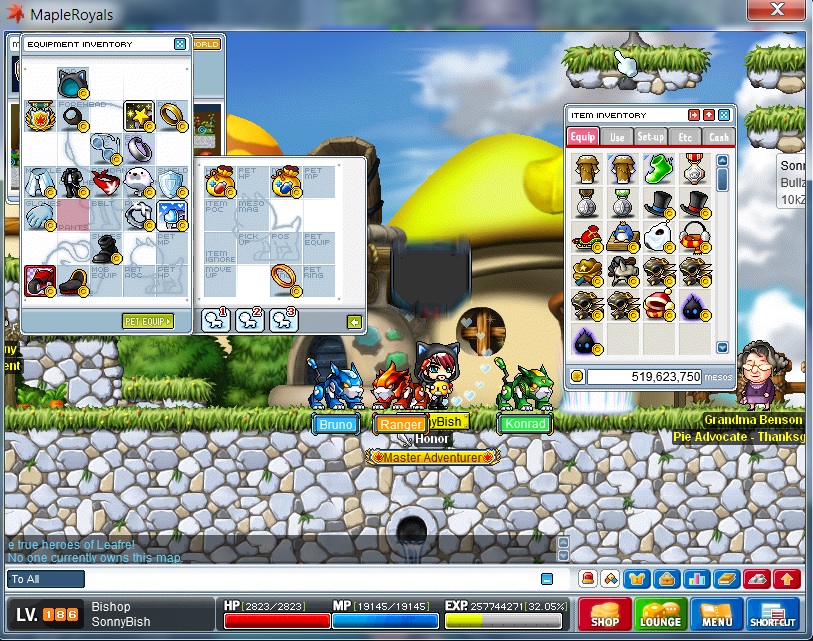Open the Cash Shop

point(604,614)
